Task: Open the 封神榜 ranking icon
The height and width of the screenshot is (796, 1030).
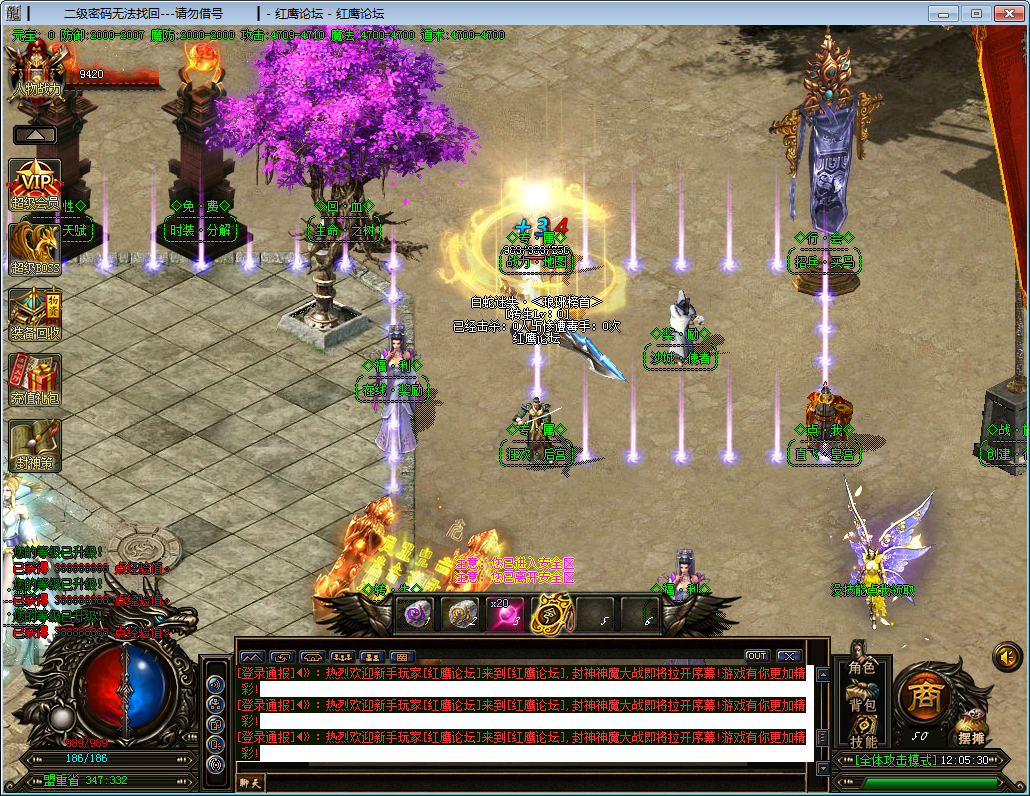Action: pos(35,443)
